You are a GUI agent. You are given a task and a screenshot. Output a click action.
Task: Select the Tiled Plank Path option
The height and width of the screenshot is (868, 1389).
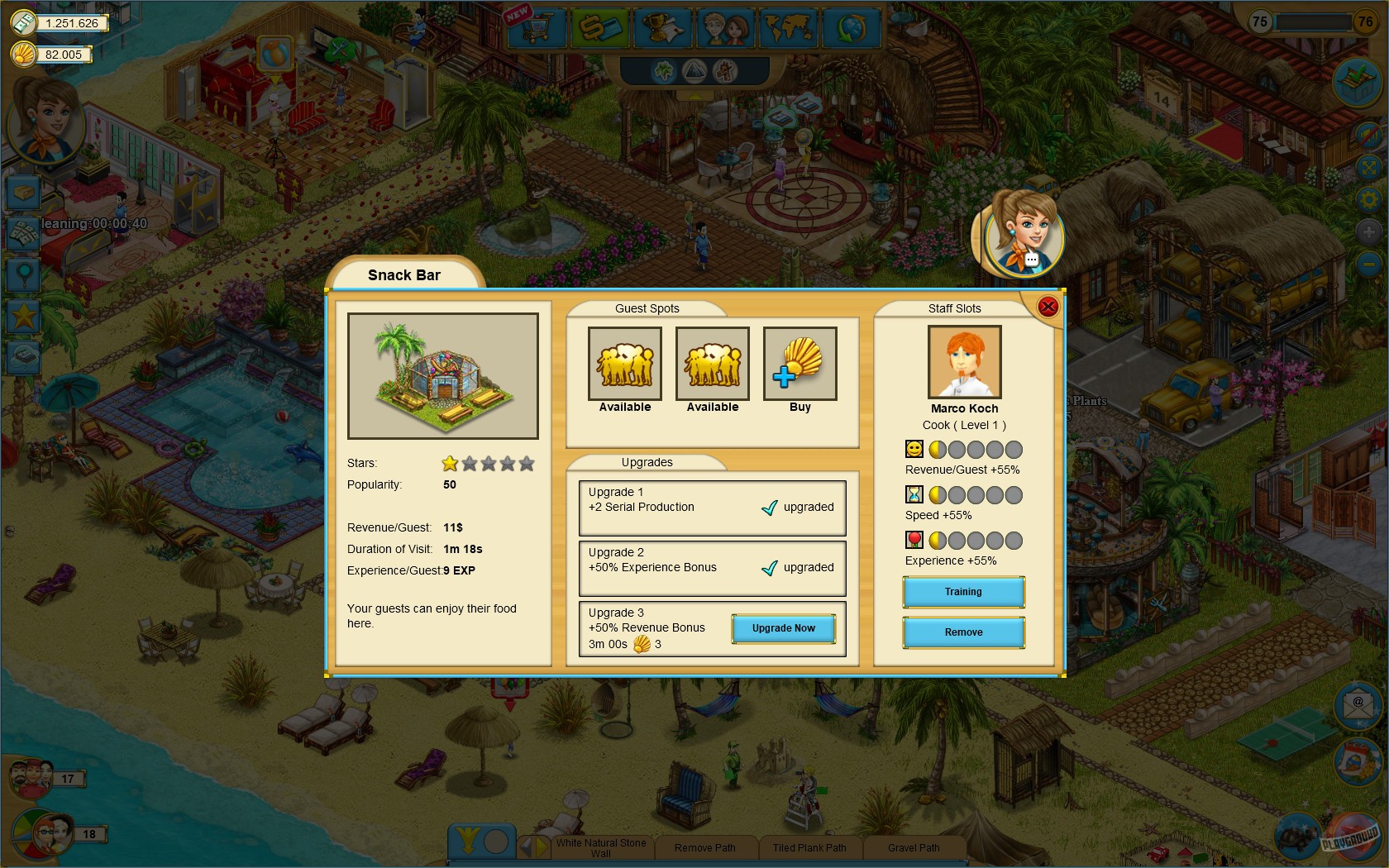(809, 847)
